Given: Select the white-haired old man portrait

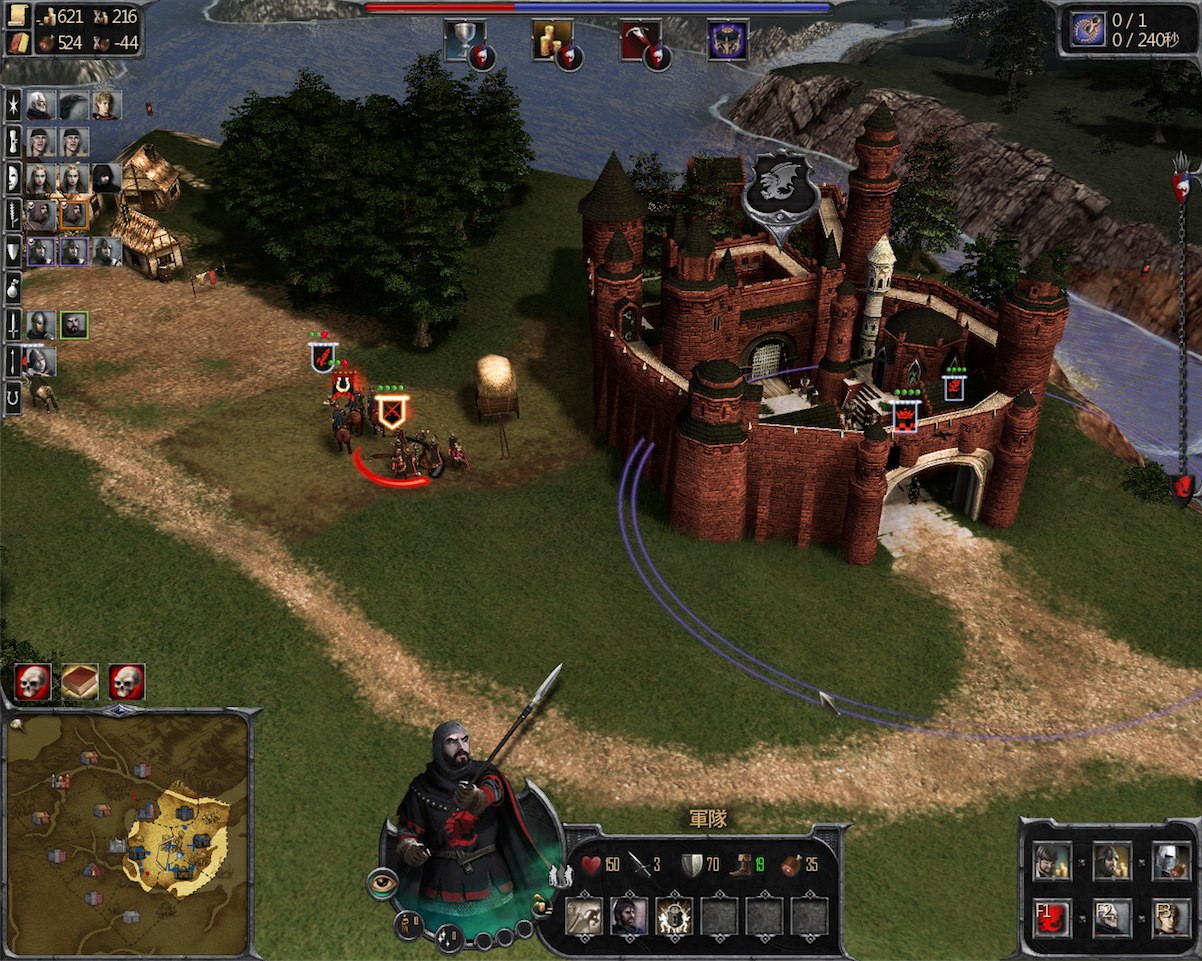Looking at the screenshot, I should [x=41, y=105].
